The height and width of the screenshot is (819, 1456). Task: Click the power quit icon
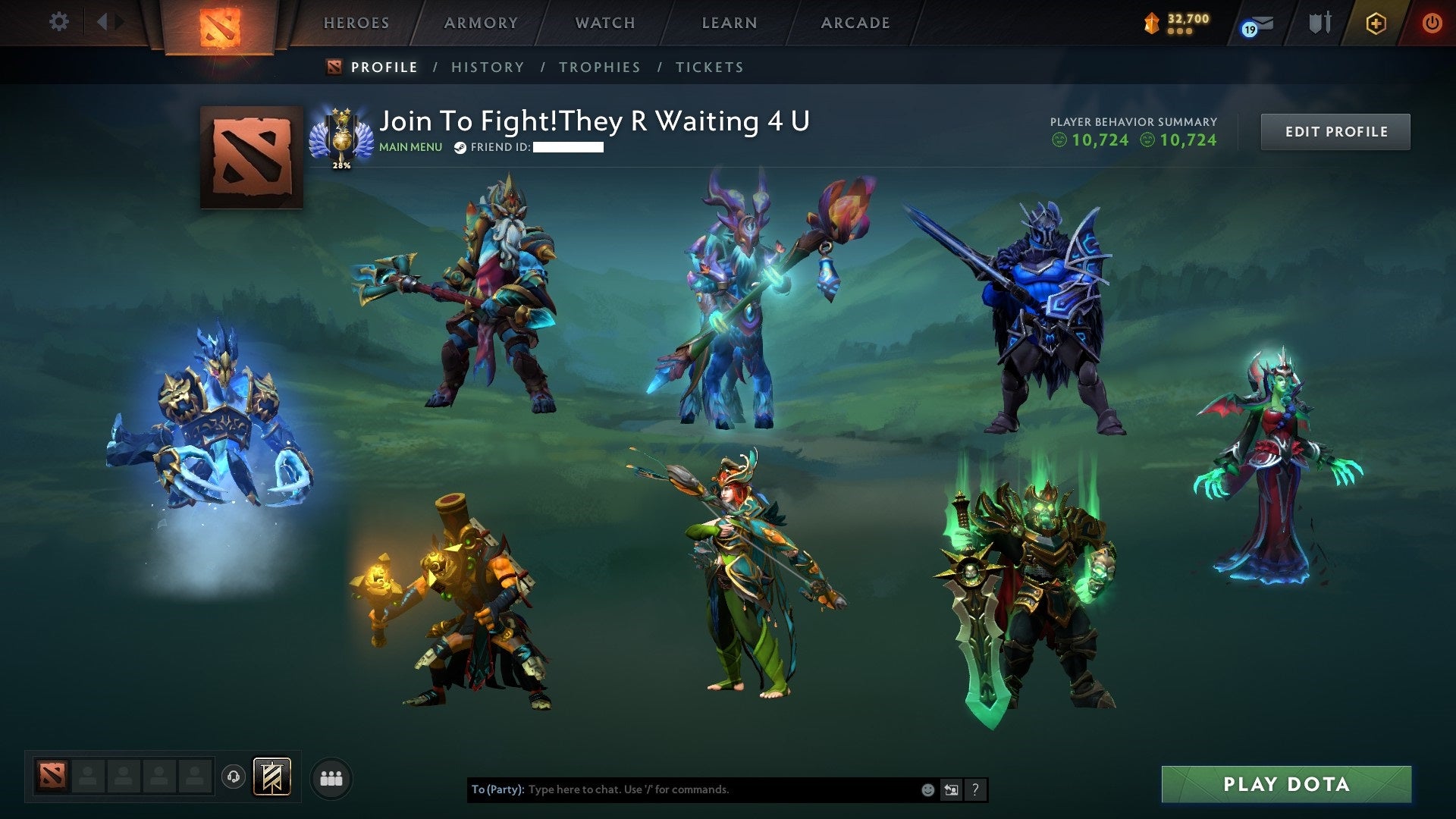tap(1432, 24)
